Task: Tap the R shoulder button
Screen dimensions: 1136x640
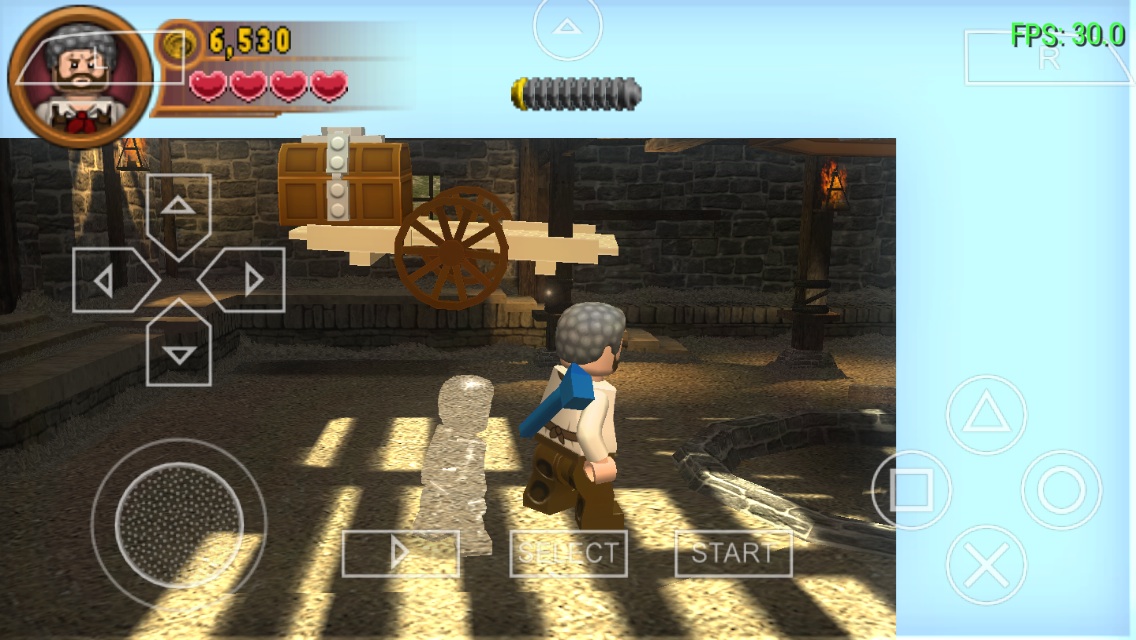Action: (x=1046, y=58)
